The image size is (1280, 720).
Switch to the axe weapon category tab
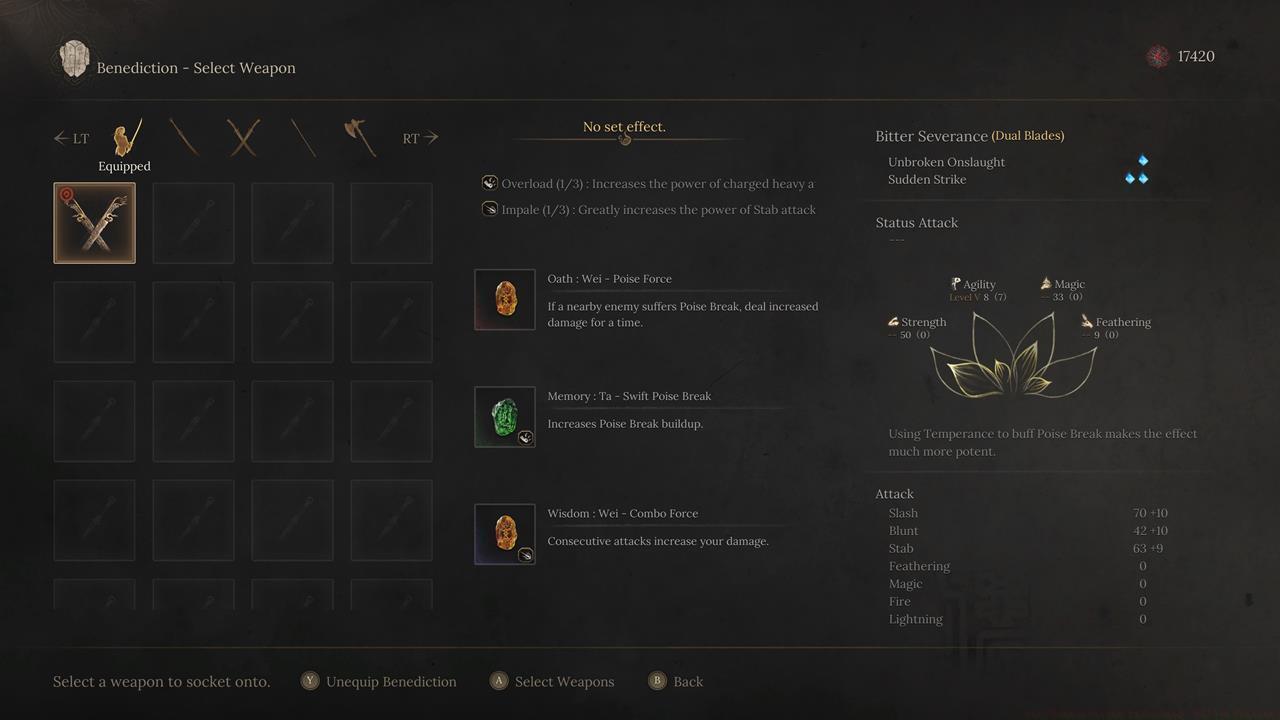[x=360, y=138]
